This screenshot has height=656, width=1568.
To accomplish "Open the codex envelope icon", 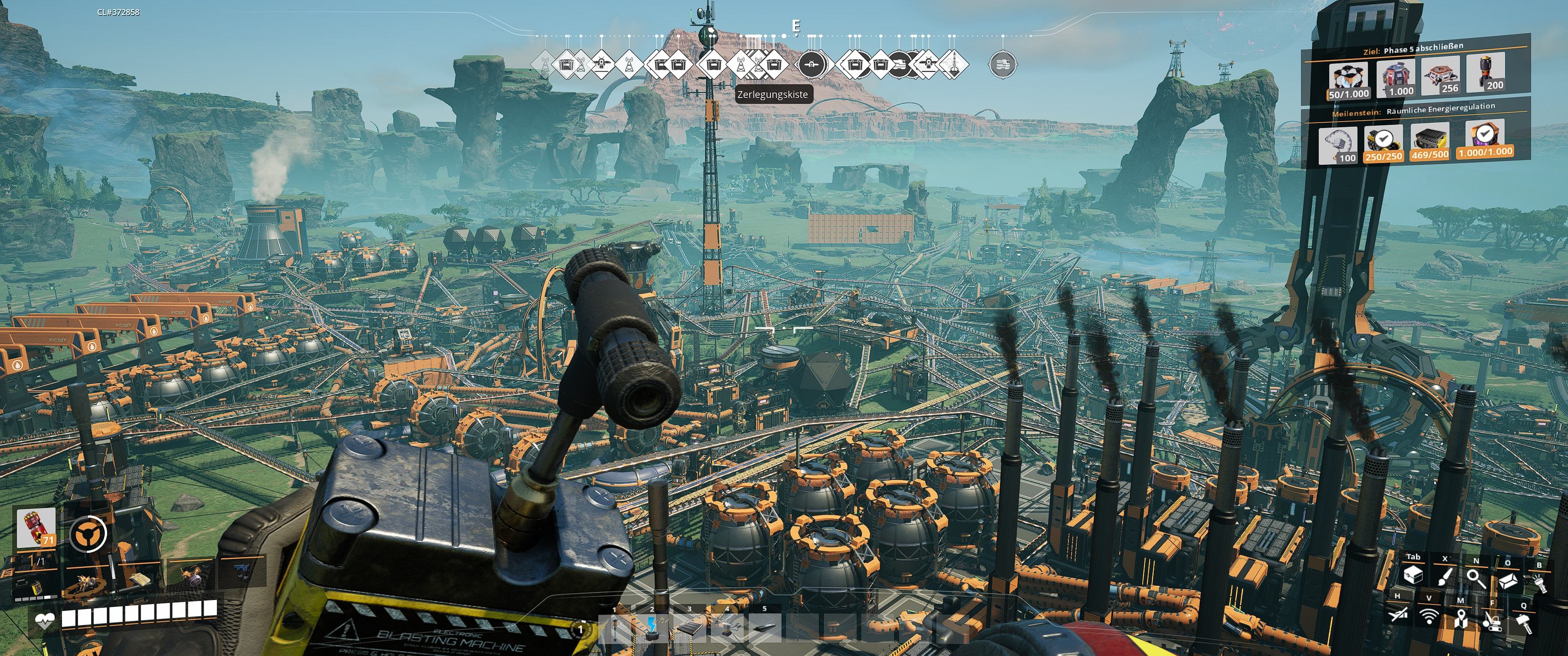I will 1507,581.
